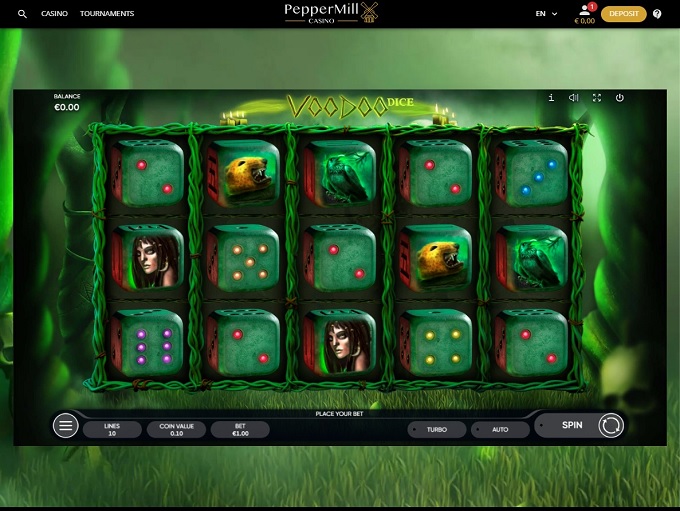Viewport: 680px width, 511px height.
Task: Change the number of Lines
Action: [x=113, y=429]
